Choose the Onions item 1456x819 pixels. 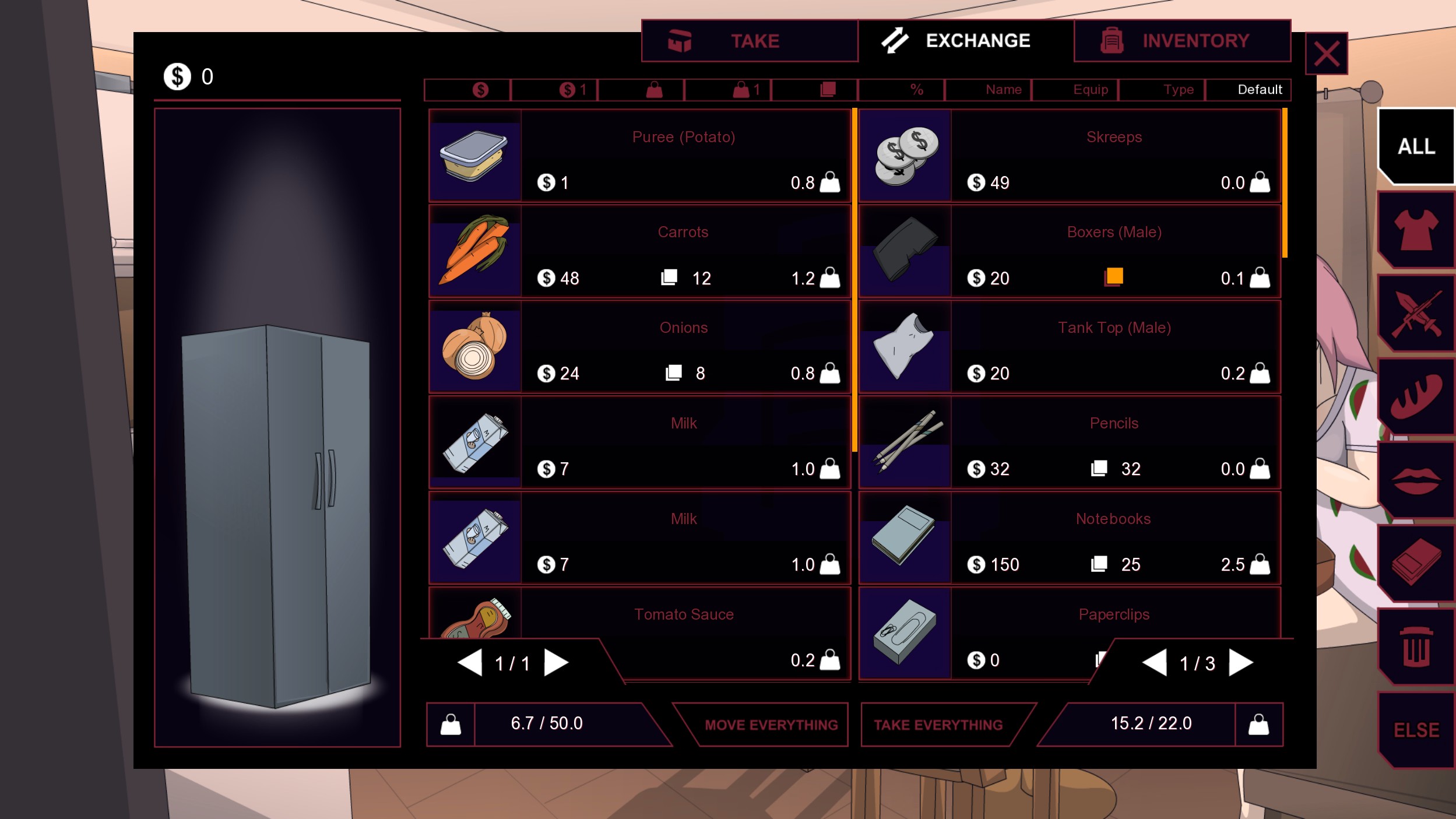click(x=639, y=347)
